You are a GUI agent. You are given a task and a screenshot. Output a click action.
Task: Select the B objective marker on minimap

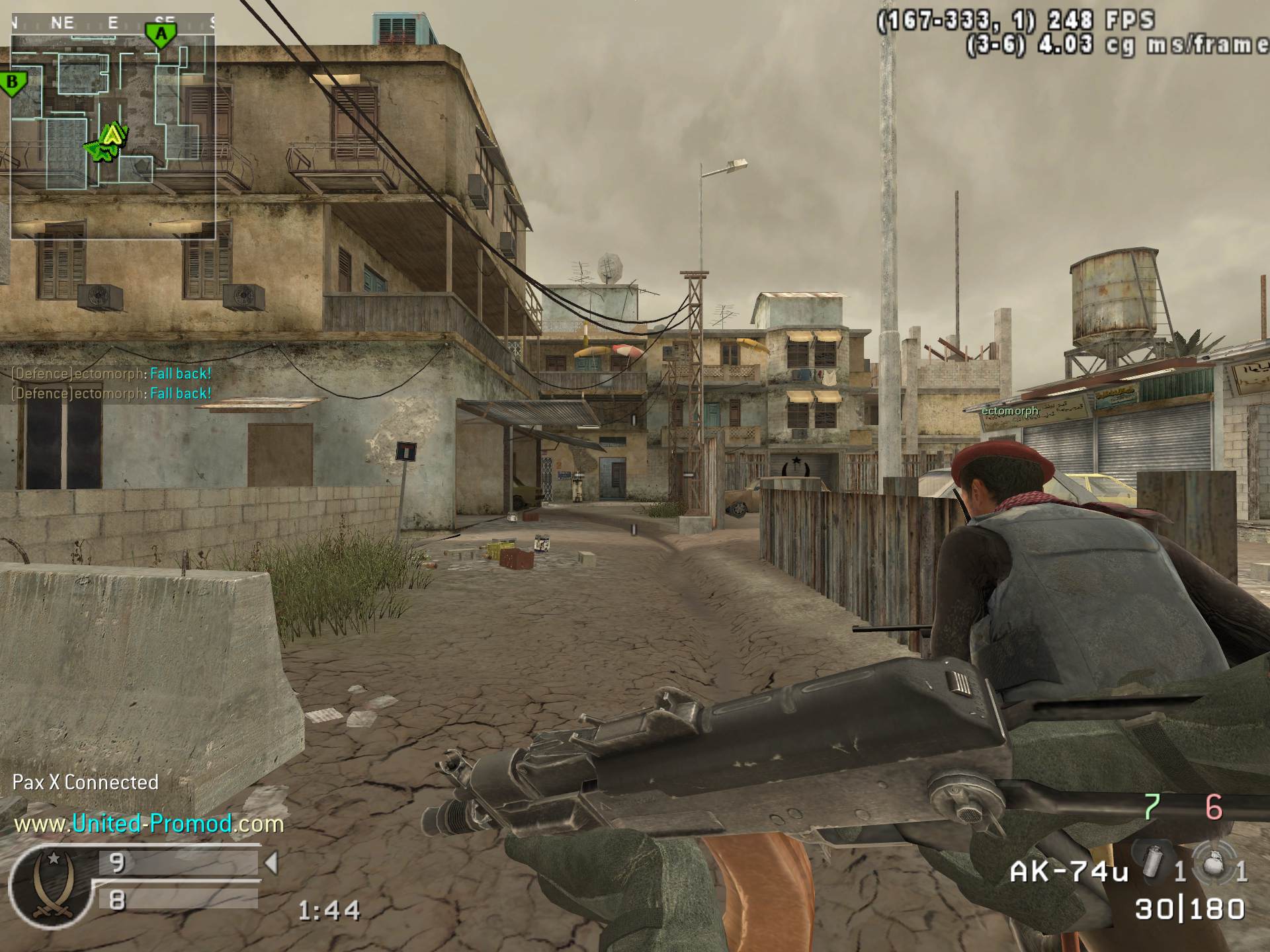pos(12,84)
